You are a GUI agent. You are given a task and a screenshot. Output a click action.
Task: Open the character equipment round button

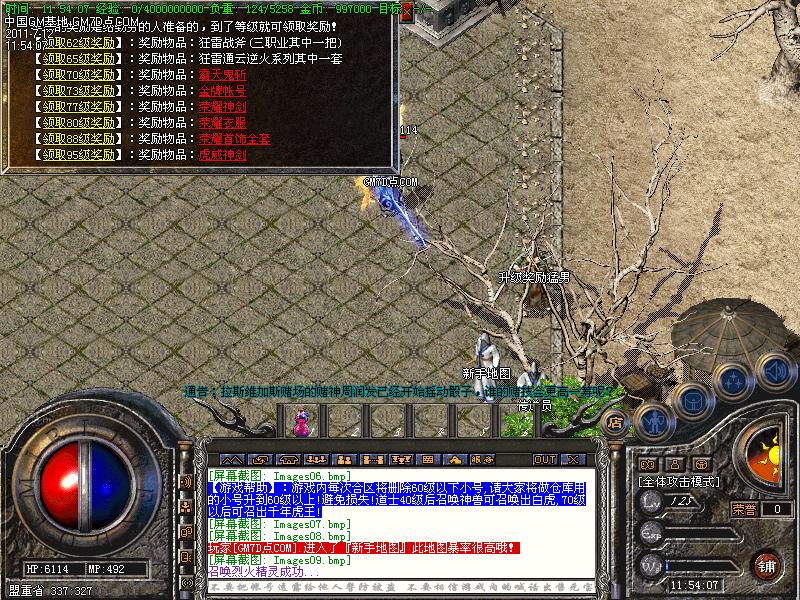[654, 420]
